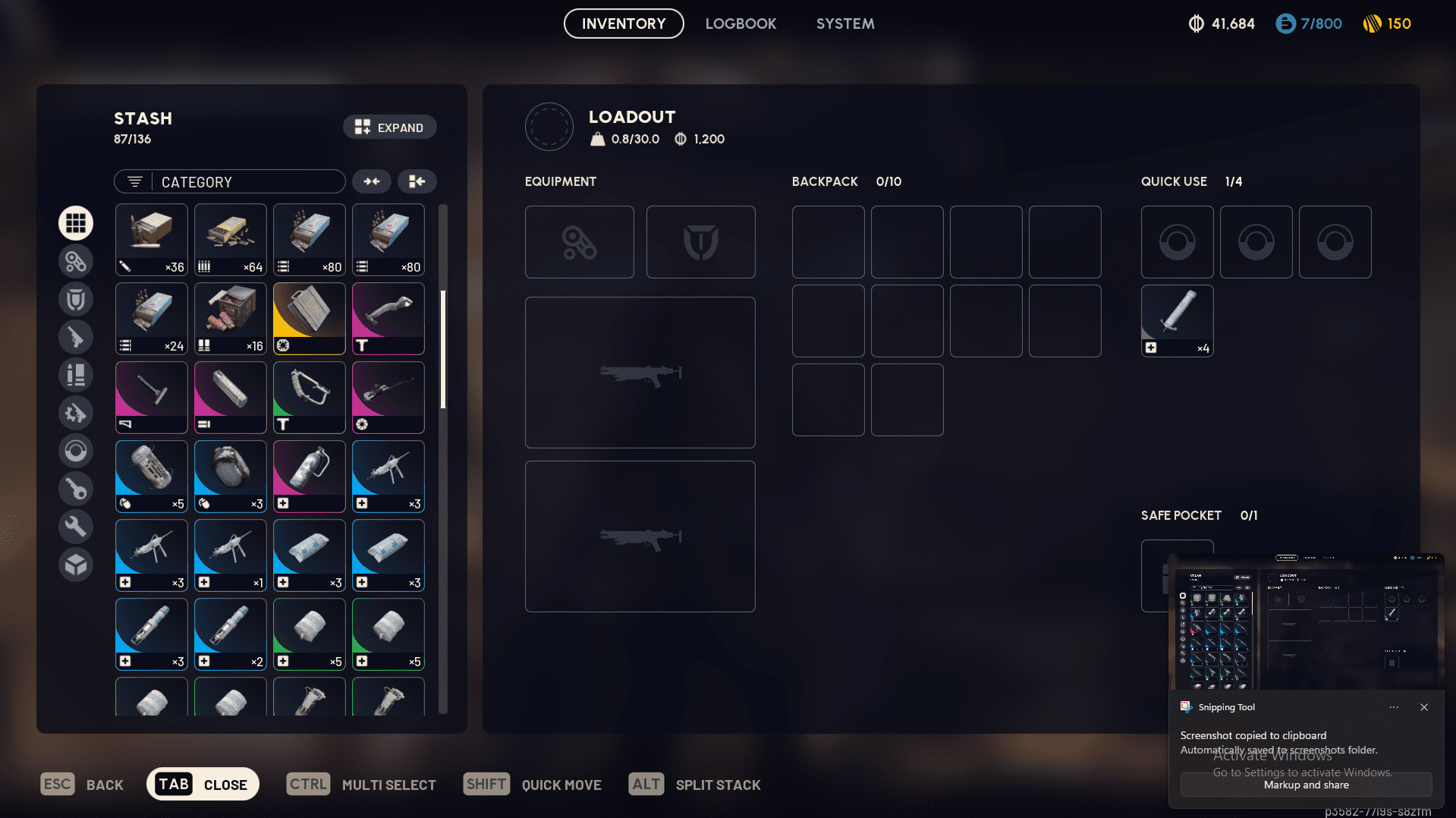Viewport: 1456px width, 818px height.
Task: Select the pistol weapons category filter
Action: 76,336
